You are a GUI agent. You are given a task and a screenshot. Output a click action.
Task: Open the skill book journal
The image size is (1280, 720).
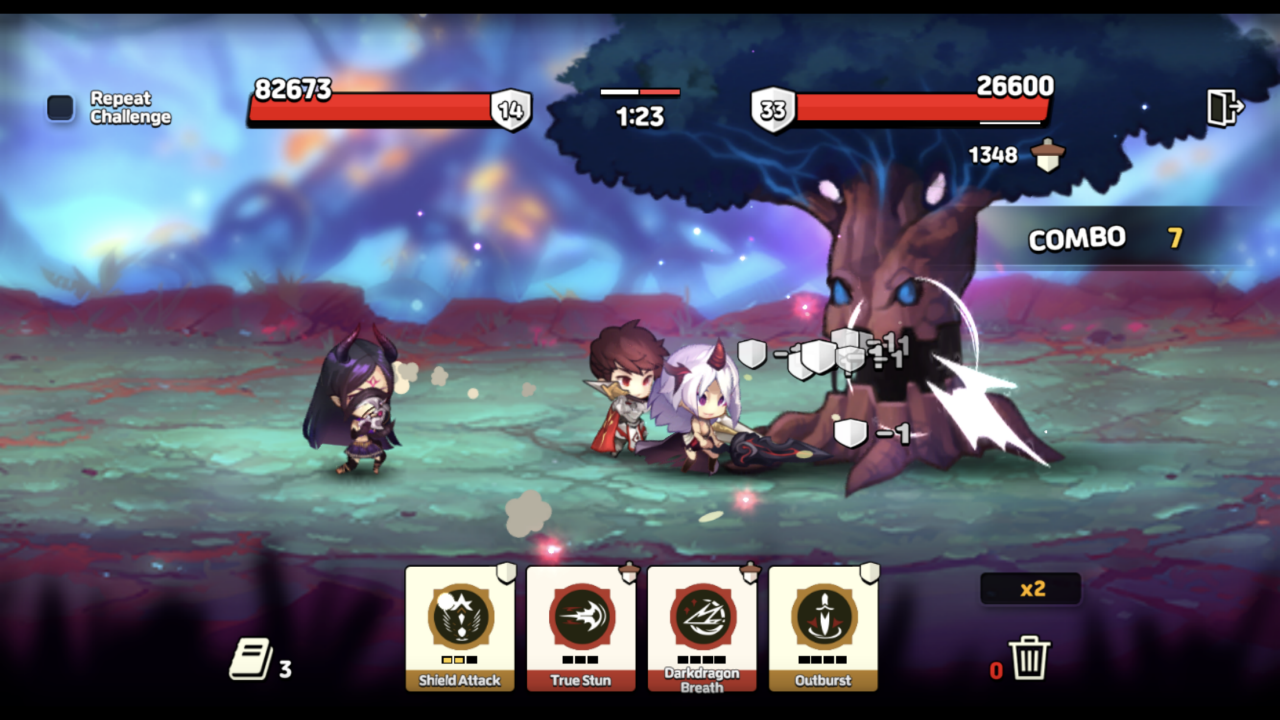[252, 658]
